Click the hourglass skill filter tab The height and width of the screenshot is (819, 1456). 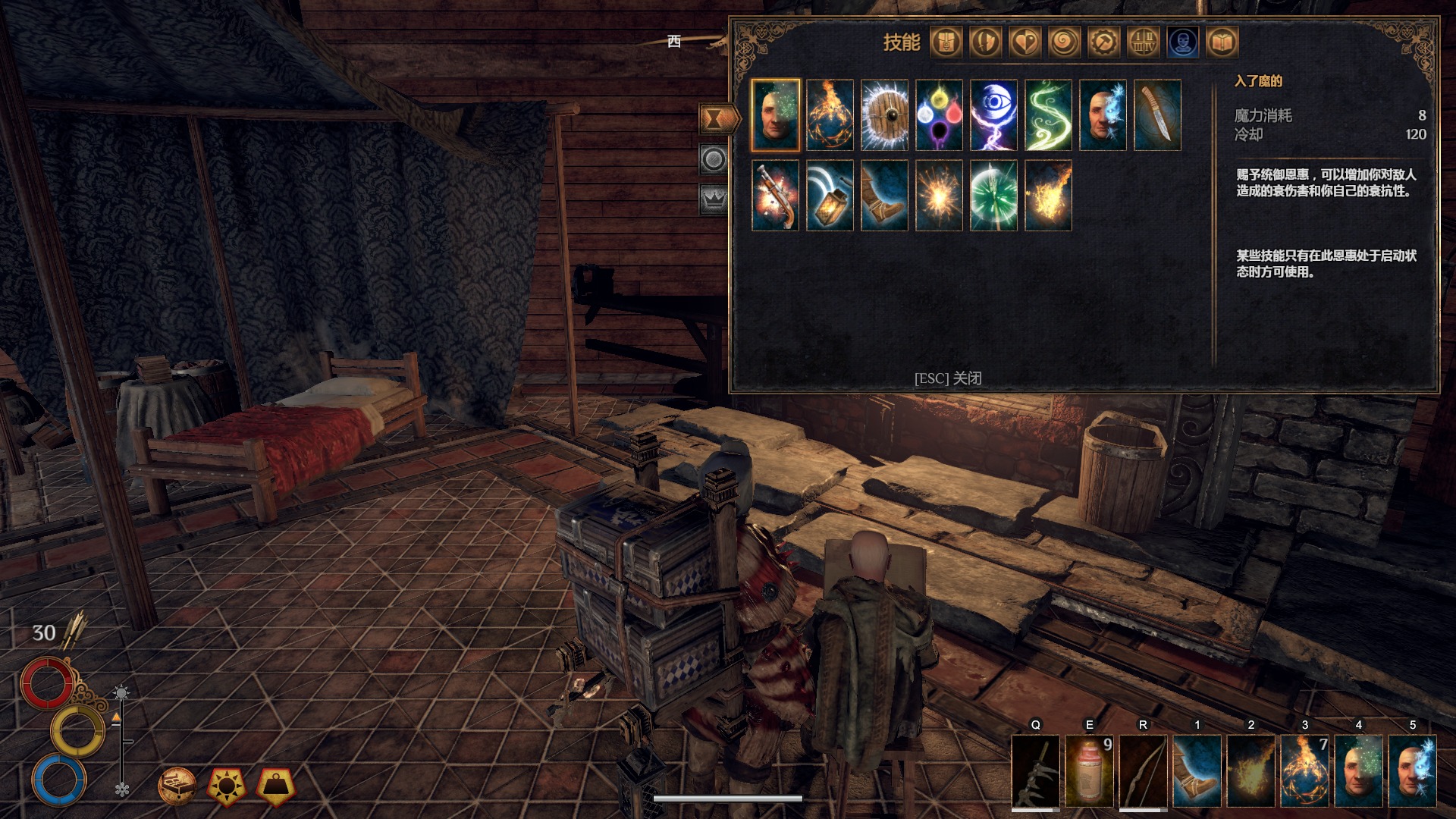point(715,118)
